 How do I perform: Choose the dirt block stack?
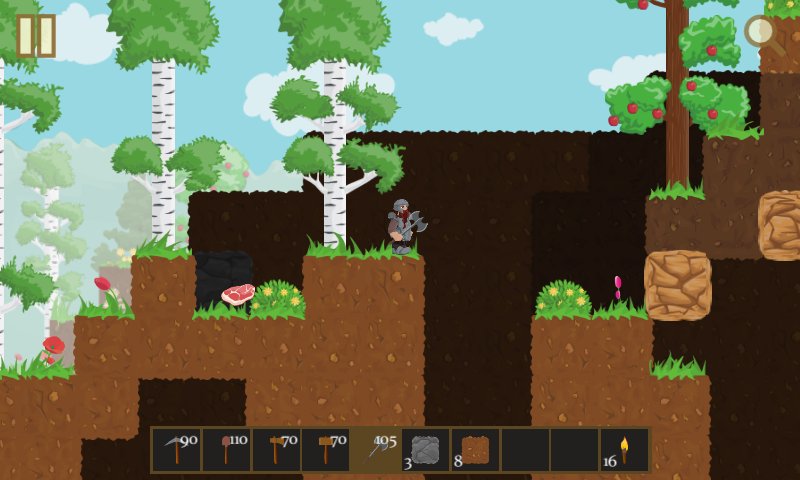475,450
